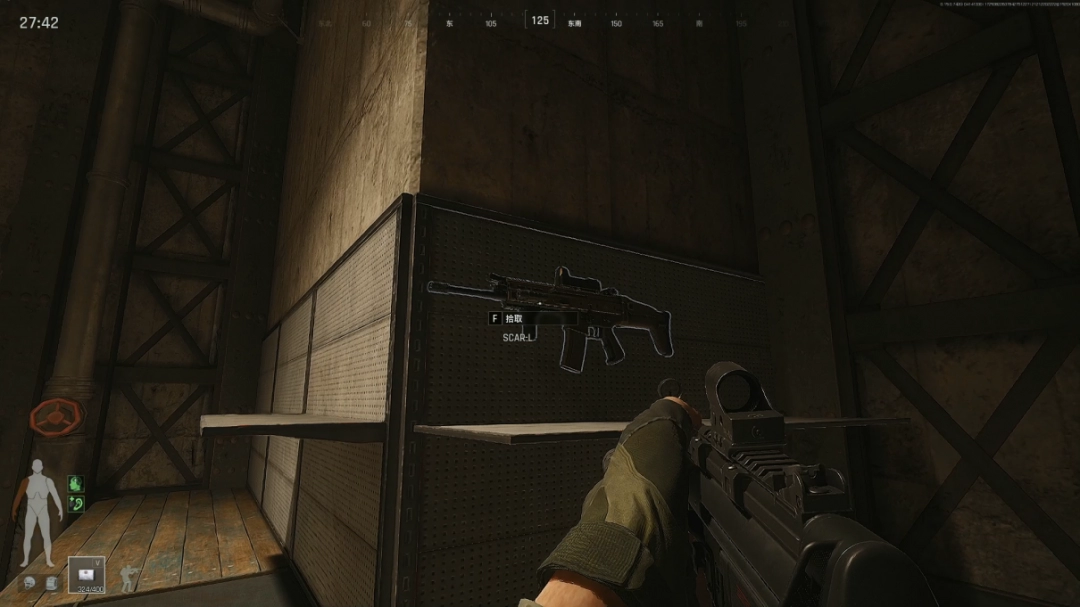Viewport: 1080px width, 607px height.
Task: Select the helmet durability icon
Action: pos(31,582)
